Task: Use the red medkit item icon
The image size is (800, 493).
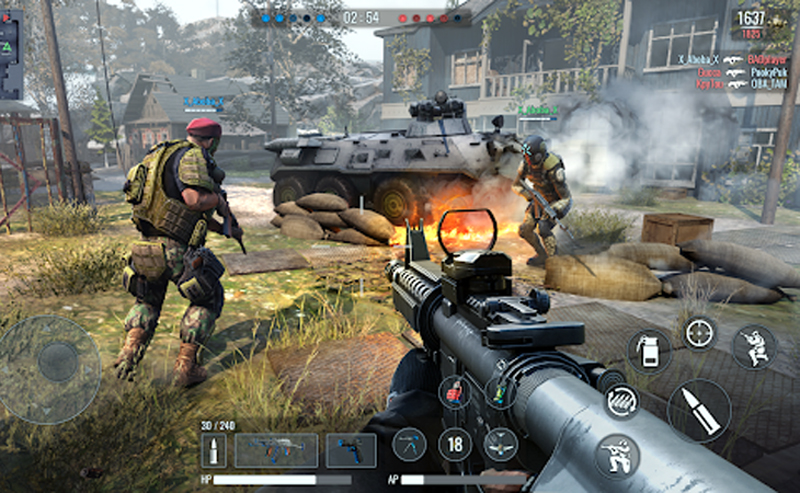Action: [455, 392]
